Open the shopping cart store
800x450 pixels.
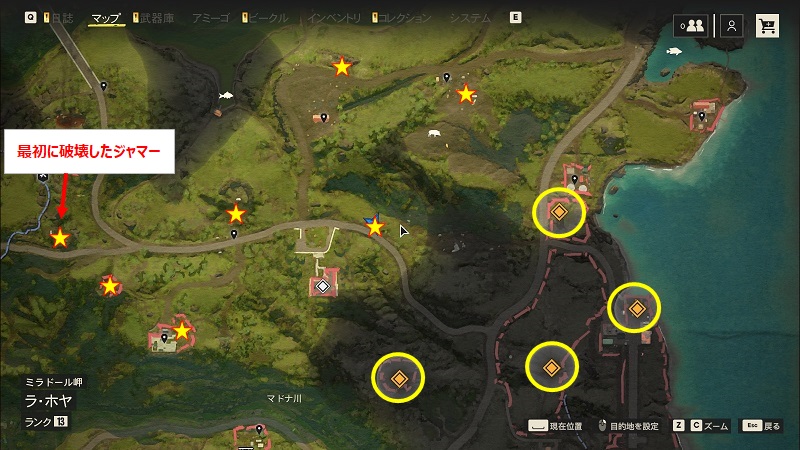pos(768,26)
